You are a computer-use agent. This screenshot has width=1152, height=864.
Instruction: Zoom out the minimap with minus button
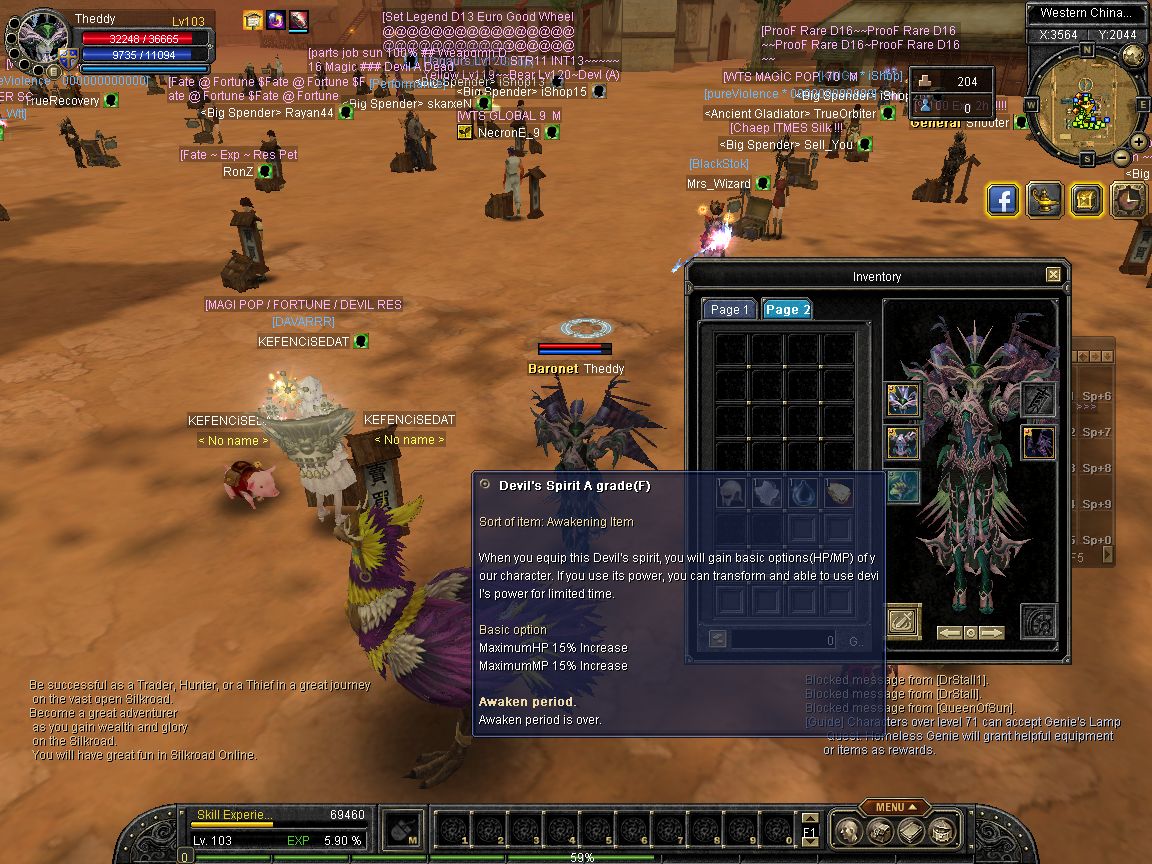[x=1122, y=157]
